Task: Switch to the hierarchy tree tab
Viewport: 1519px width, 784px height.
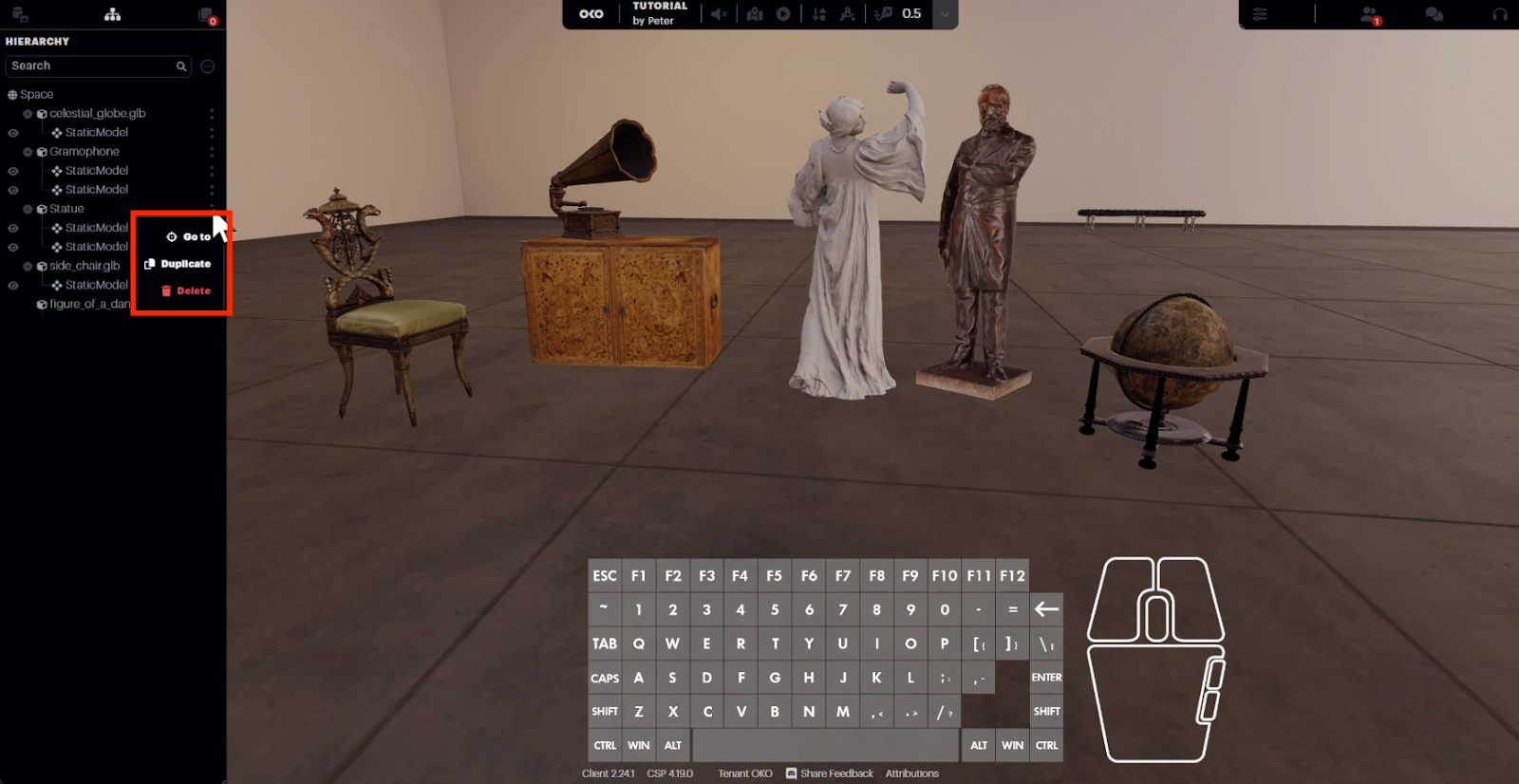Action: [x=112, y=14]
